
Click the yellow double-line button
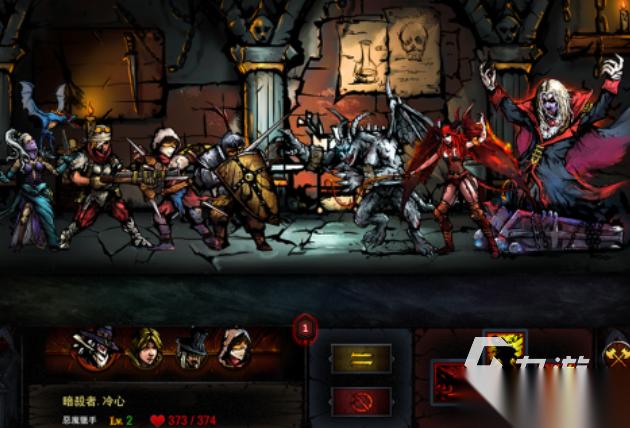pyautogui.click(x=361, y=358)
